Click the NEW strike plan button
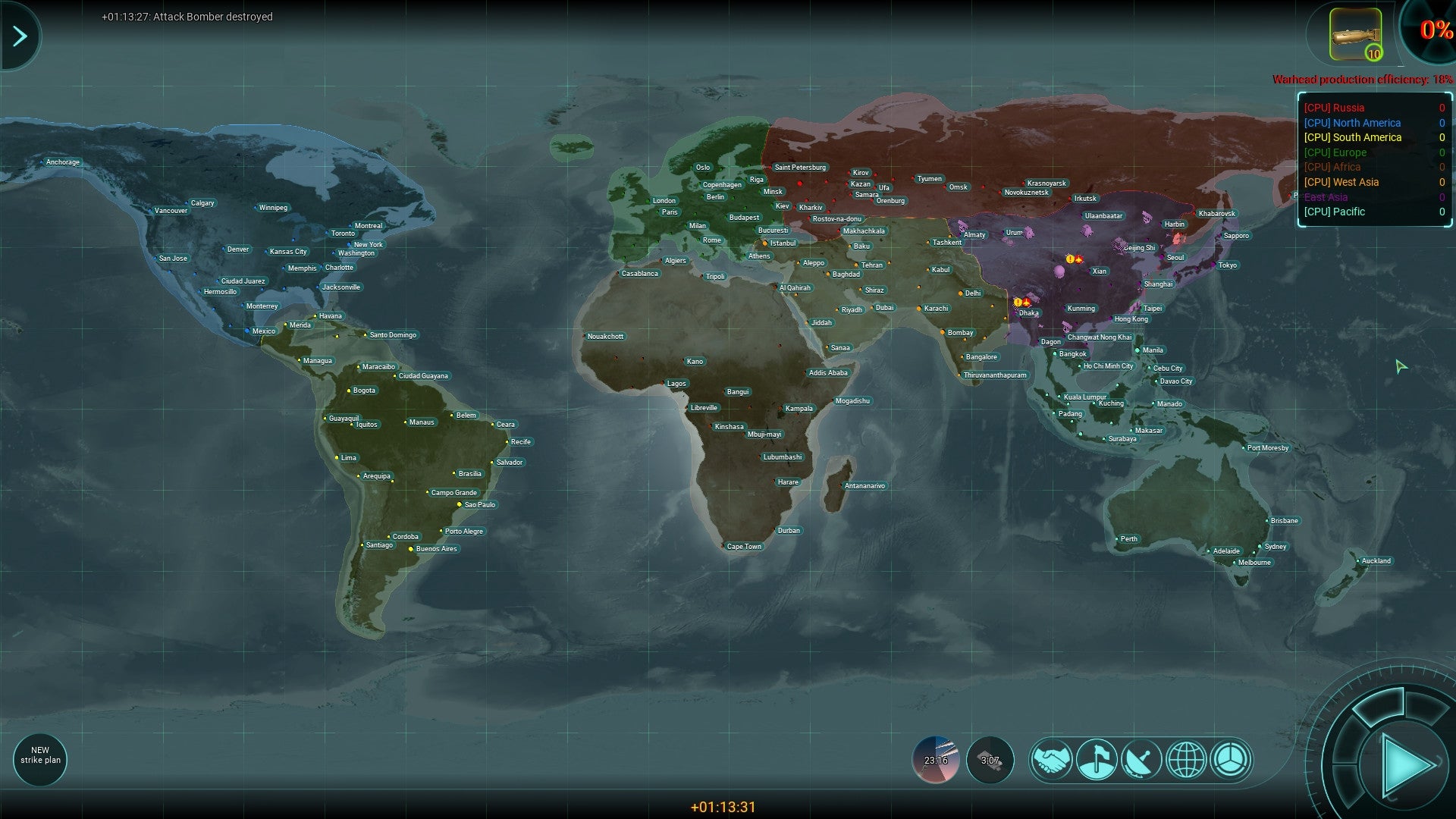1456x819 pixels. [x=40, y=759]
